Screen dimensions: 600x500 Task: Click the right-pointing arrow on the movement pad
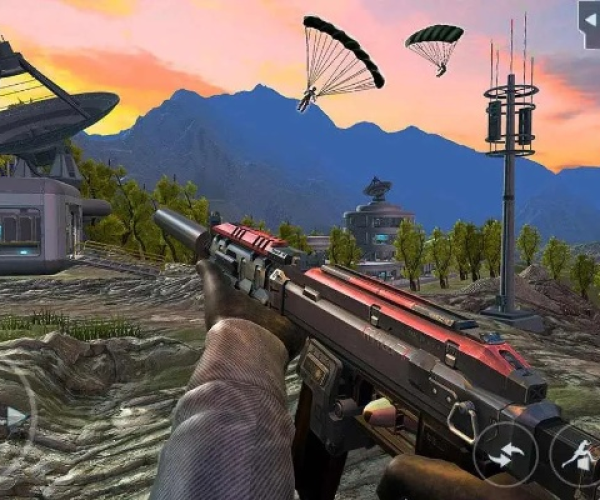tap(16, 416)
